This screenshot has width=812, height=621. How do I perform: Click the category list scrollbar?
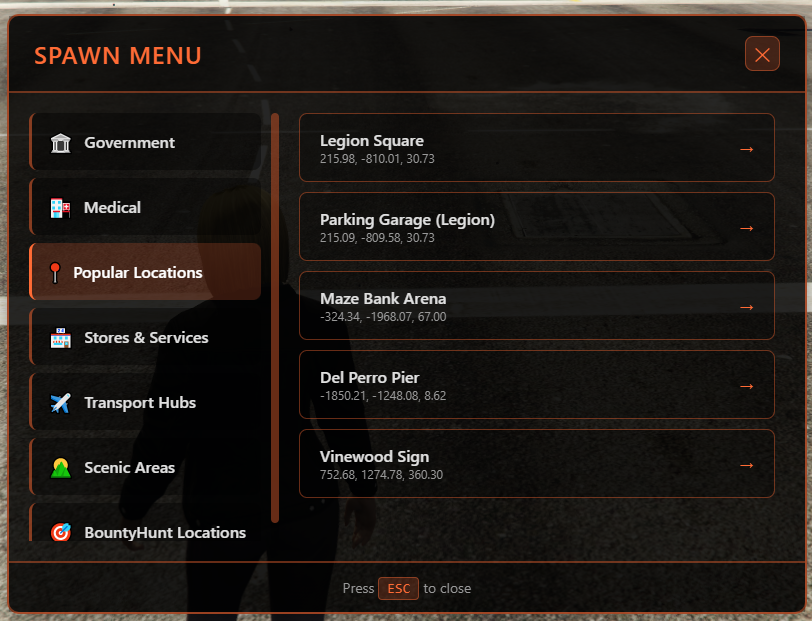tap(275, 318)
